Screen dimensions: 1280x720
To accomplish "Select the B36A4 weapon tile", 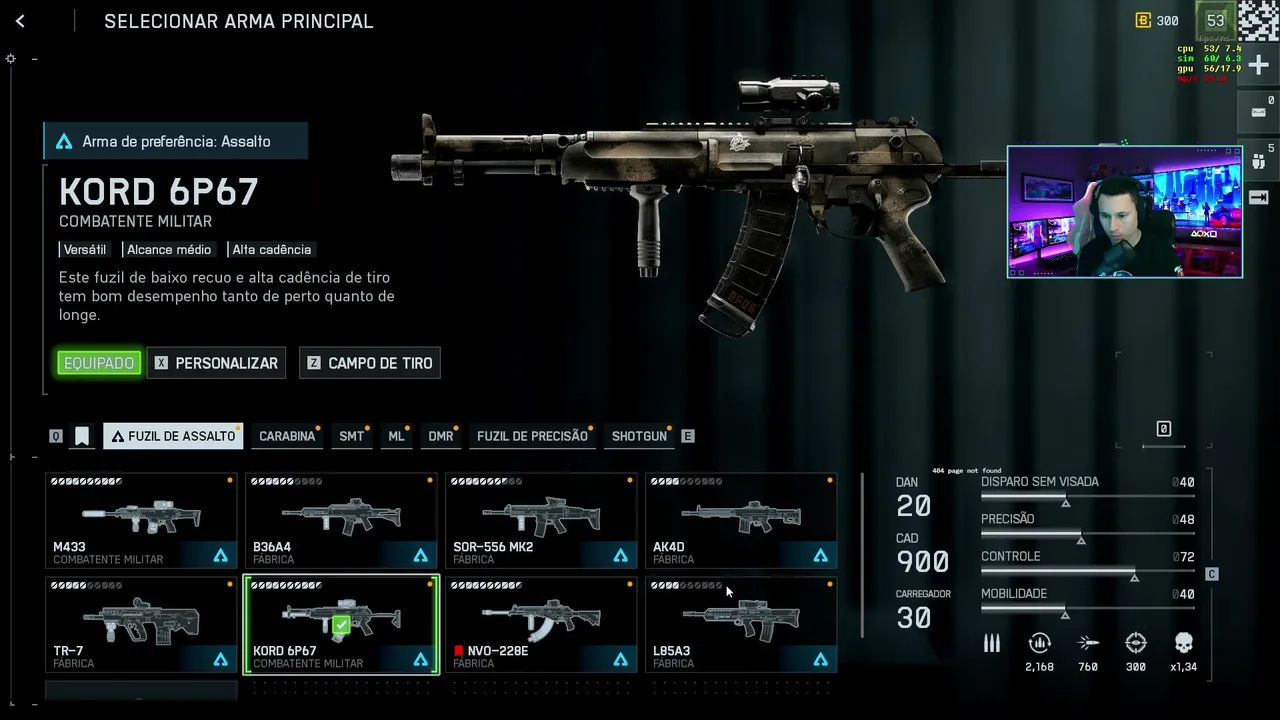I will click(x=341, y=520).
